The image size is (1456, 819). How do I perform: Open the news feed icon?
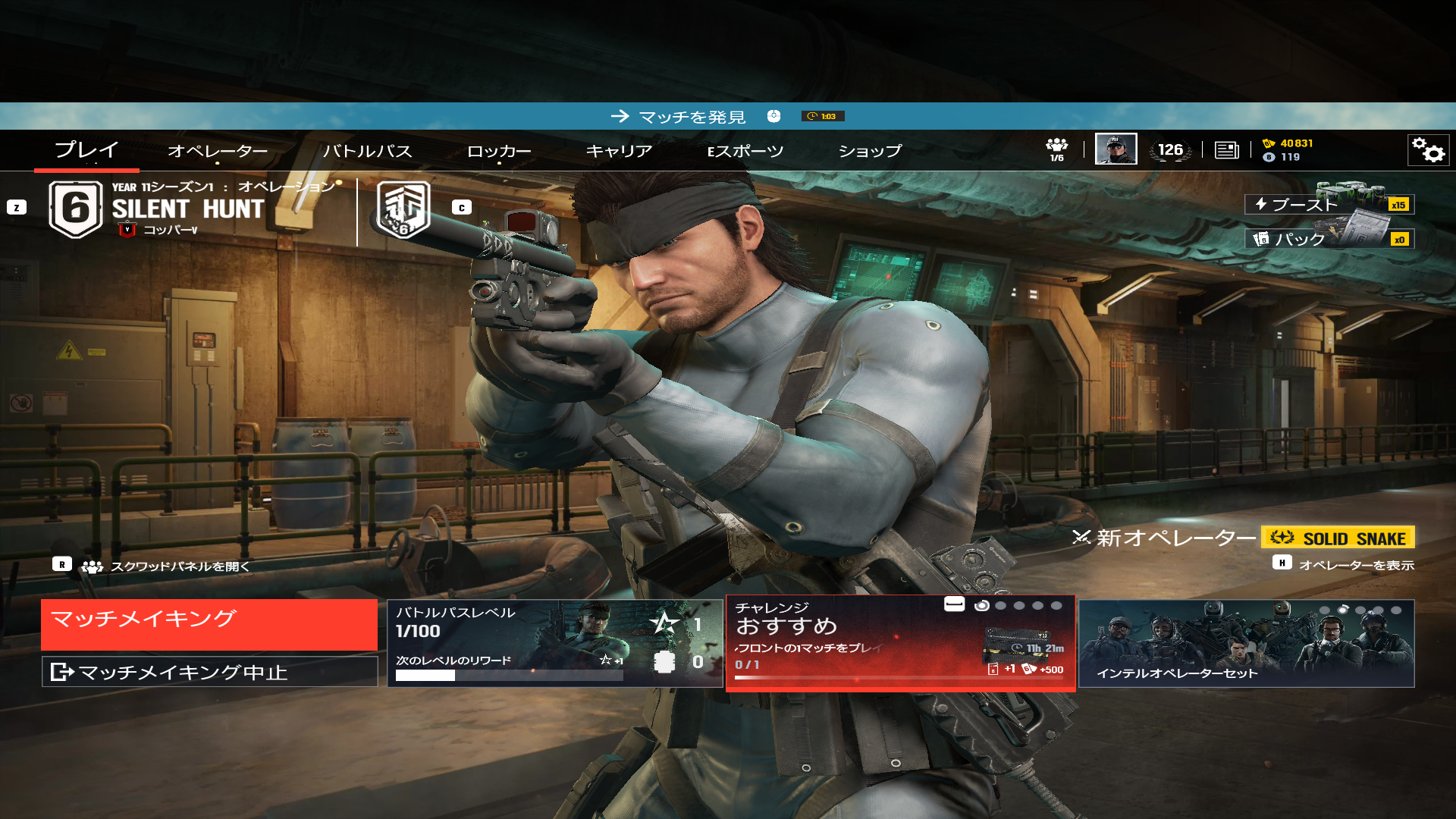point(1226,150)
